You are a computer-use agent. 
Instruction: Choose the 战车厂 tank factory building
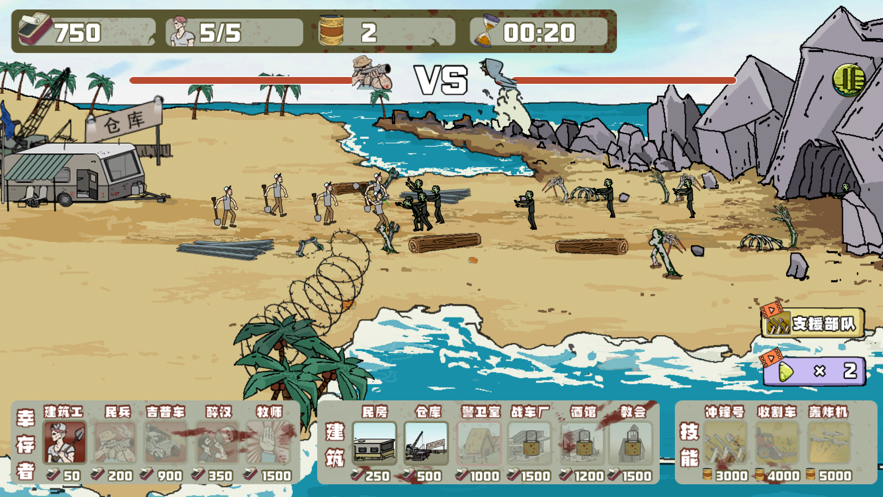click(x=530, y=443)
